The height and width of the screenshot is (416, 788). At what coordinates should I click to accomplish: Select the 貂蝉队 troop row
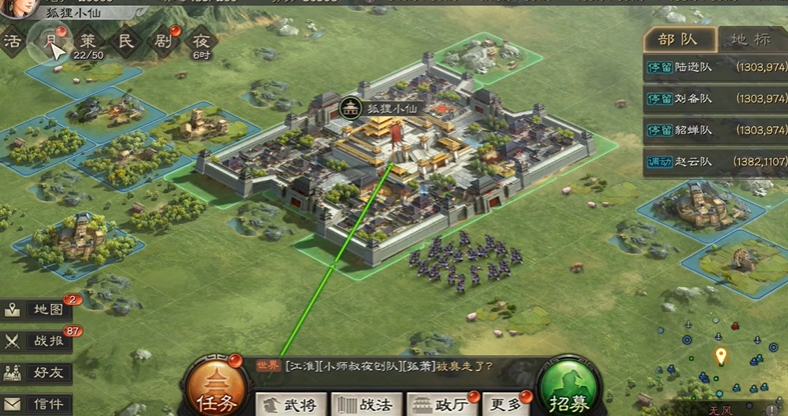tap(715, 130)
